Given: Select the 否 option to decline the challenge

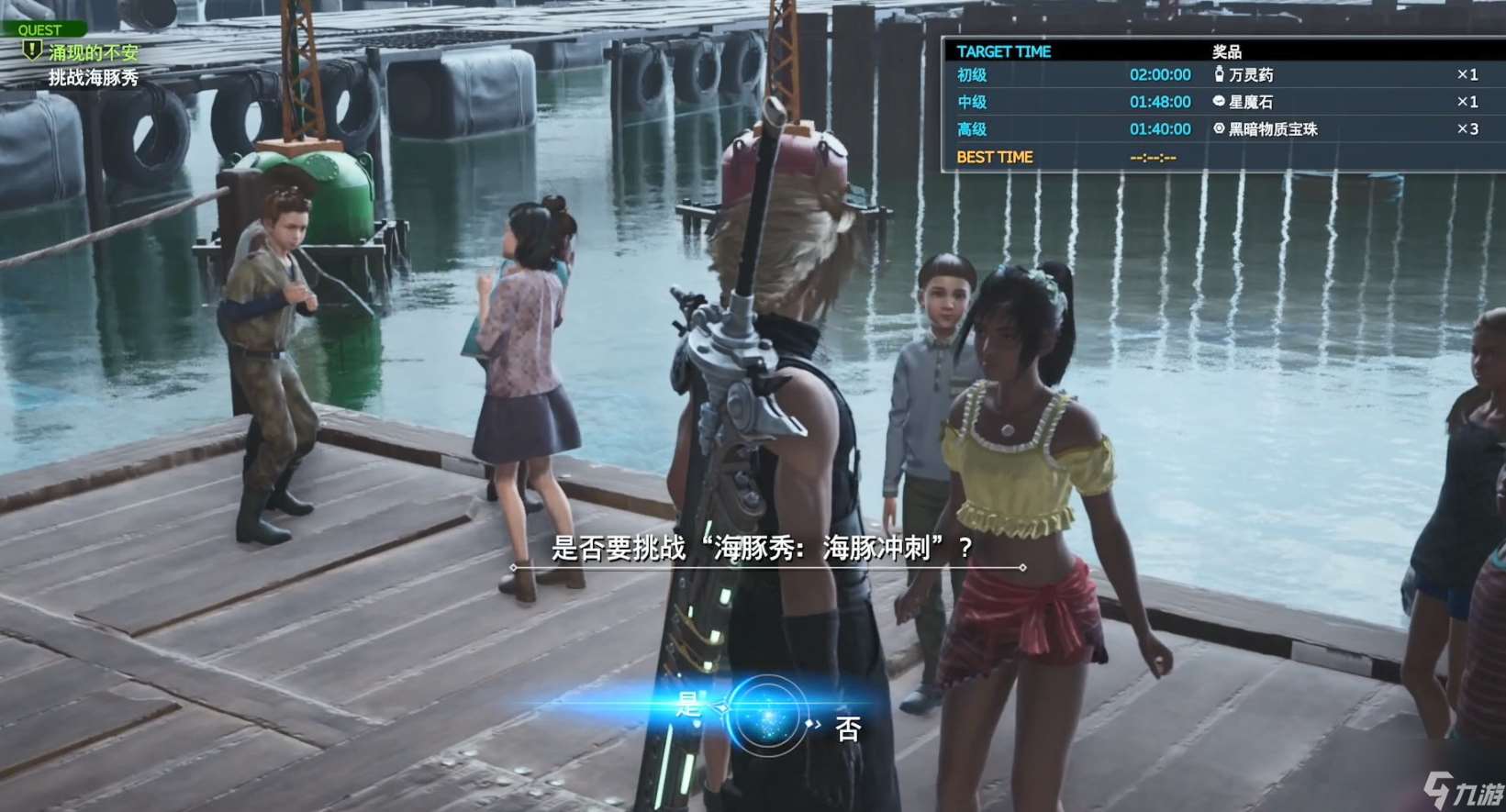Looking at the screenshot, I should point(849,728).
